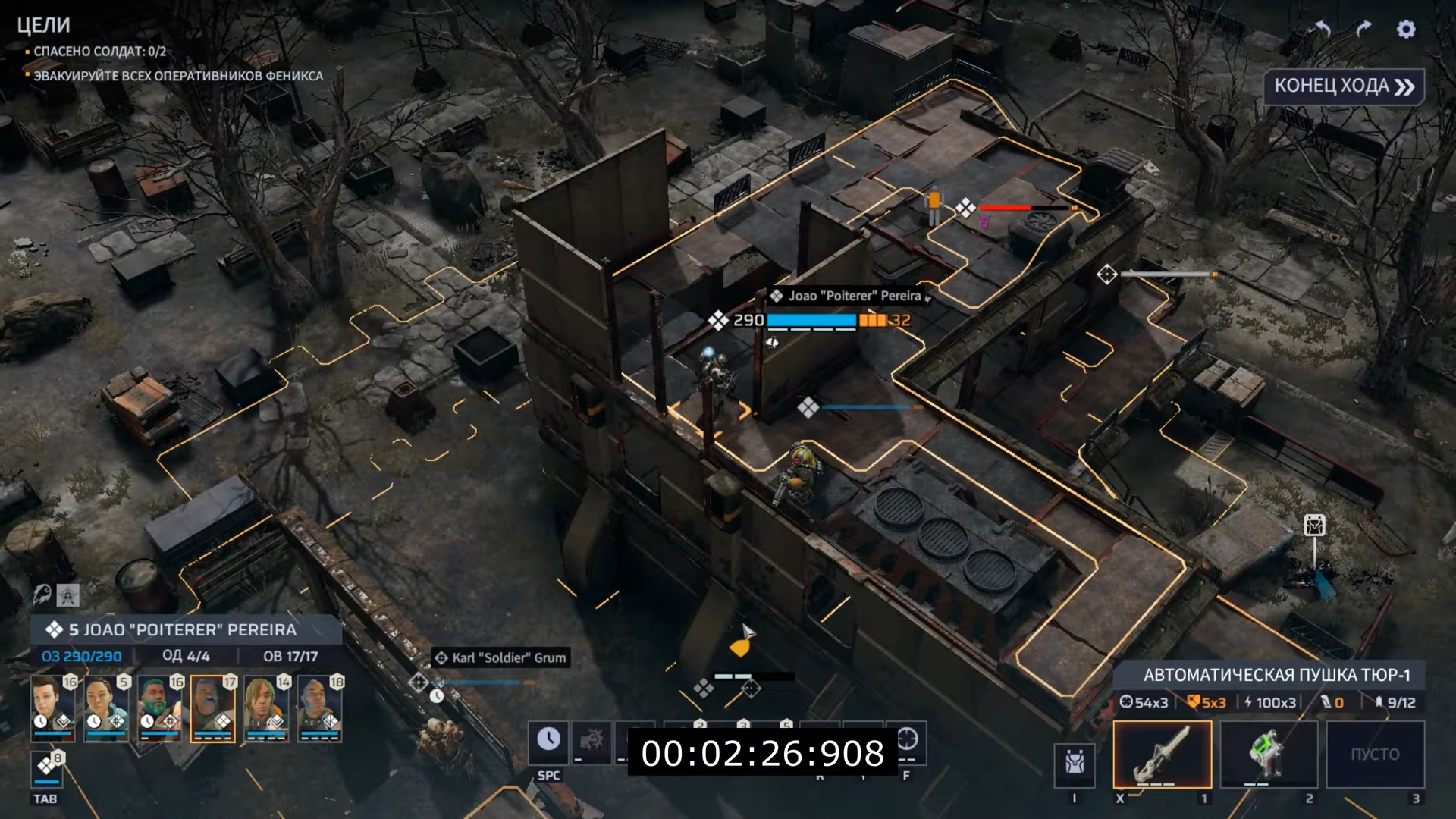Open settings via the gear icon
This screenshot has height=819, width=1456.
pyautogui.click(x=1406, y=30)
